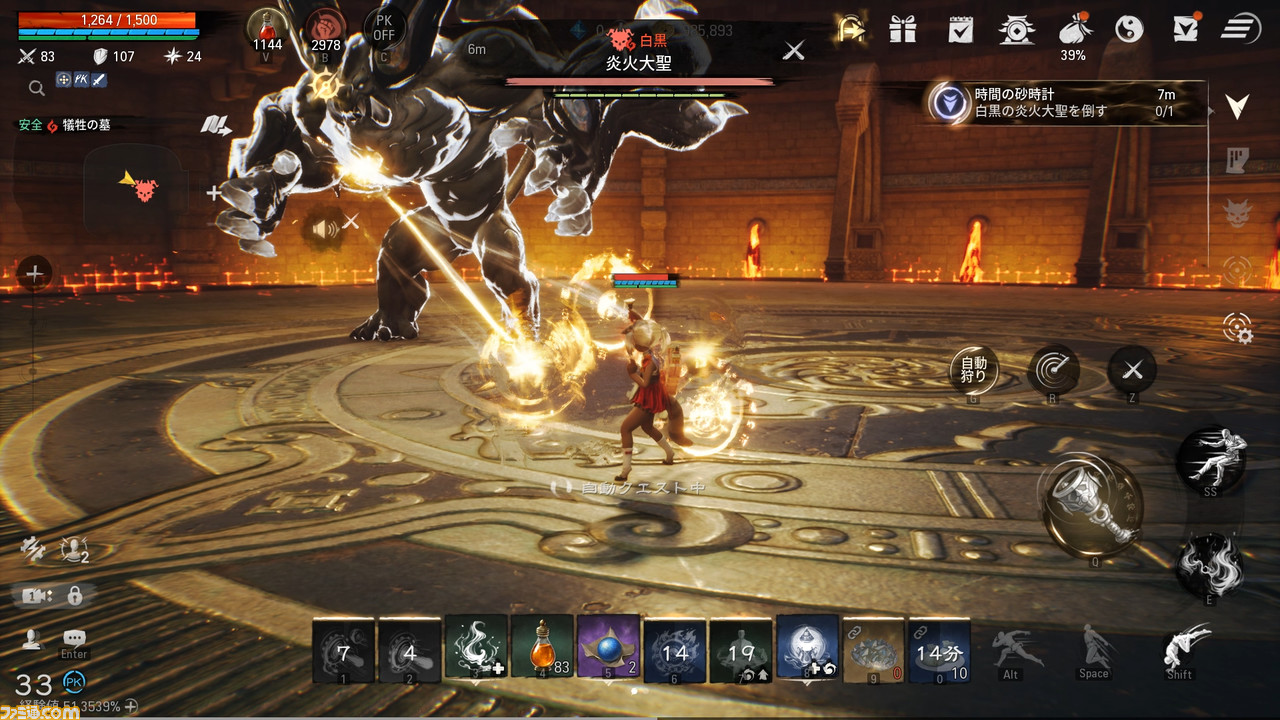Click the magnifier icon under the stats
The image size is (1280, 720).
pyautogui.click(x=37, y=88)
